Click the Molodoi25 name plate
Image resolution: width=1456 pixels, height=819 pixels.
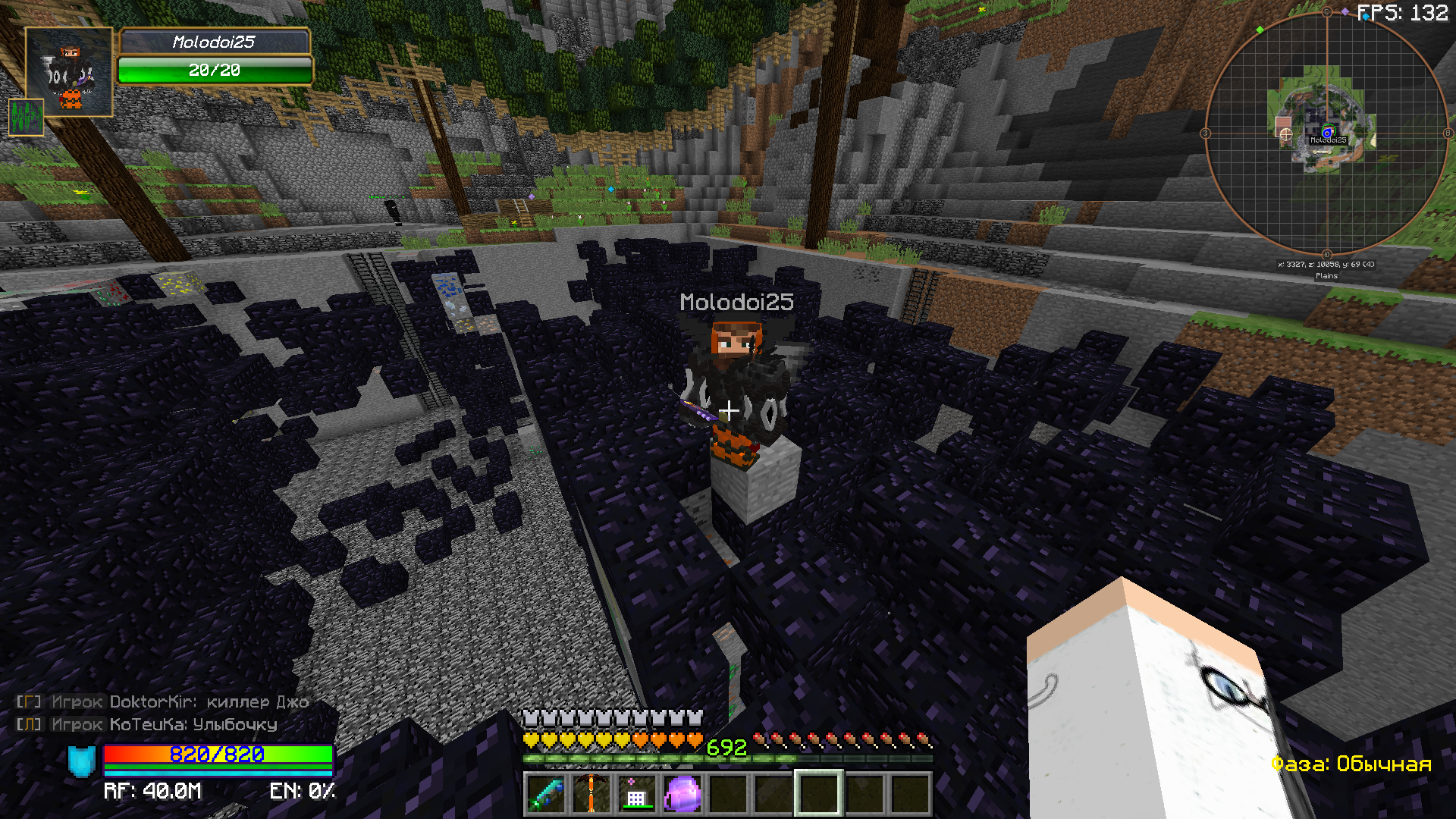pyautogui.click(x=215, y=42)
